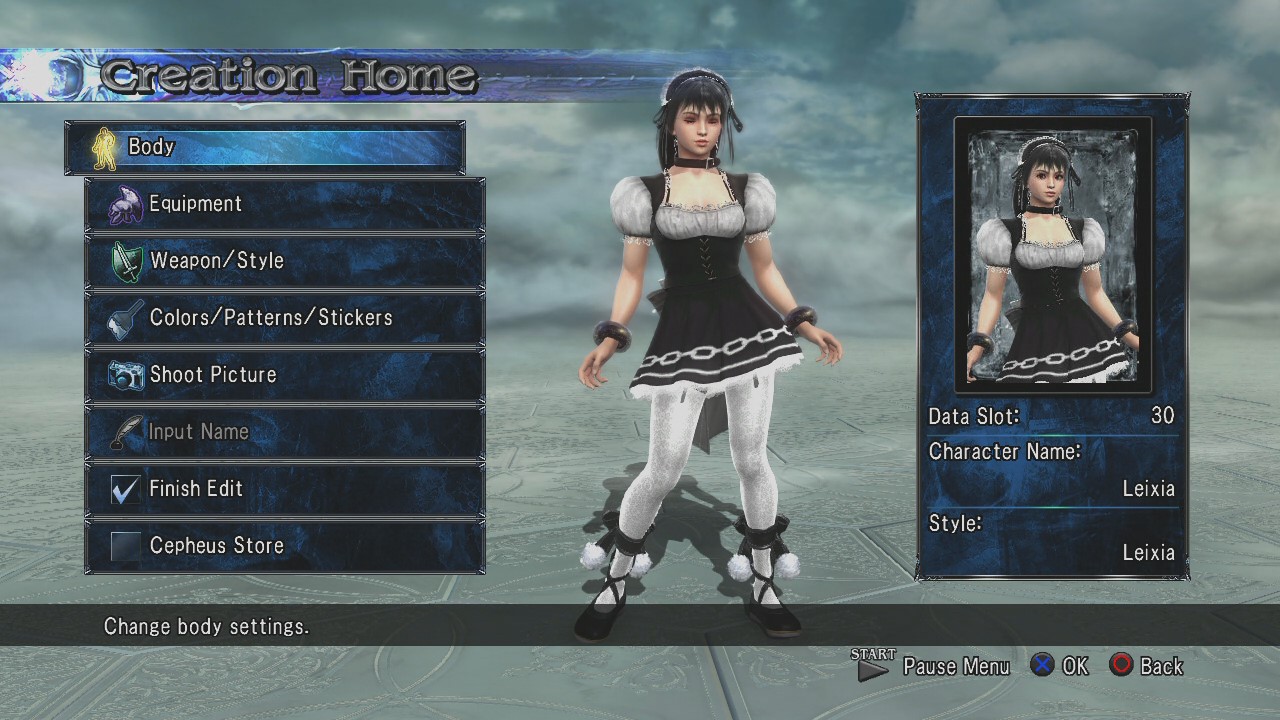Open Colors/Patterns/Stickers customization

coord(284,318)
